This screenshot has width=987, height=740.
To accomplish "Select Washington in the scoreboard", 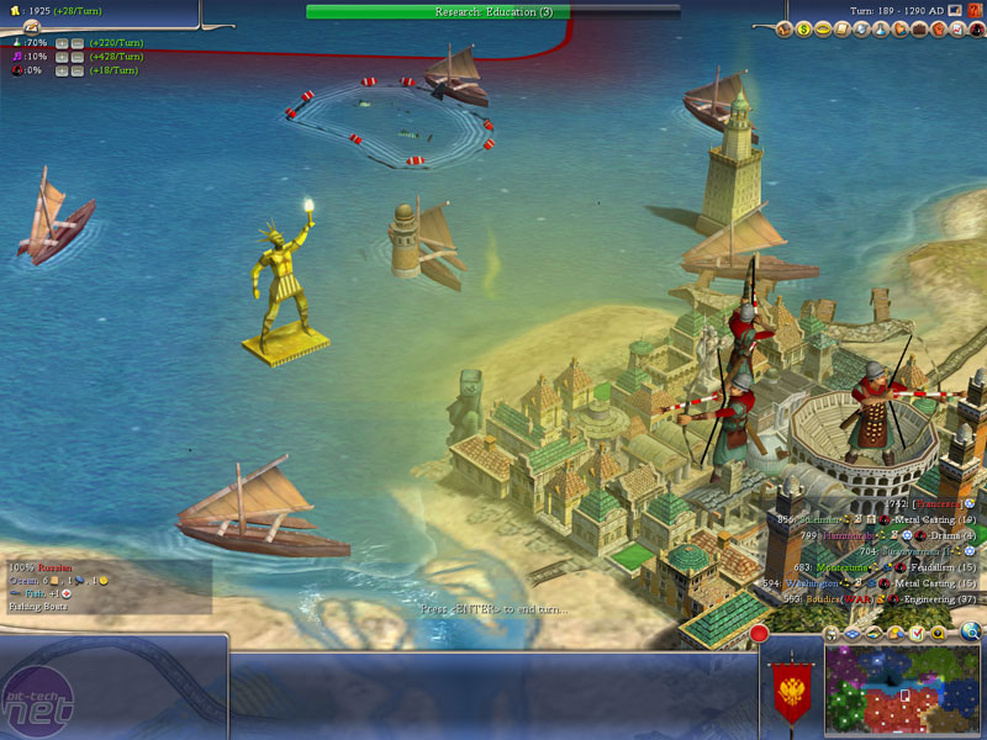I will pyautogui.click(x=811, y=583).
